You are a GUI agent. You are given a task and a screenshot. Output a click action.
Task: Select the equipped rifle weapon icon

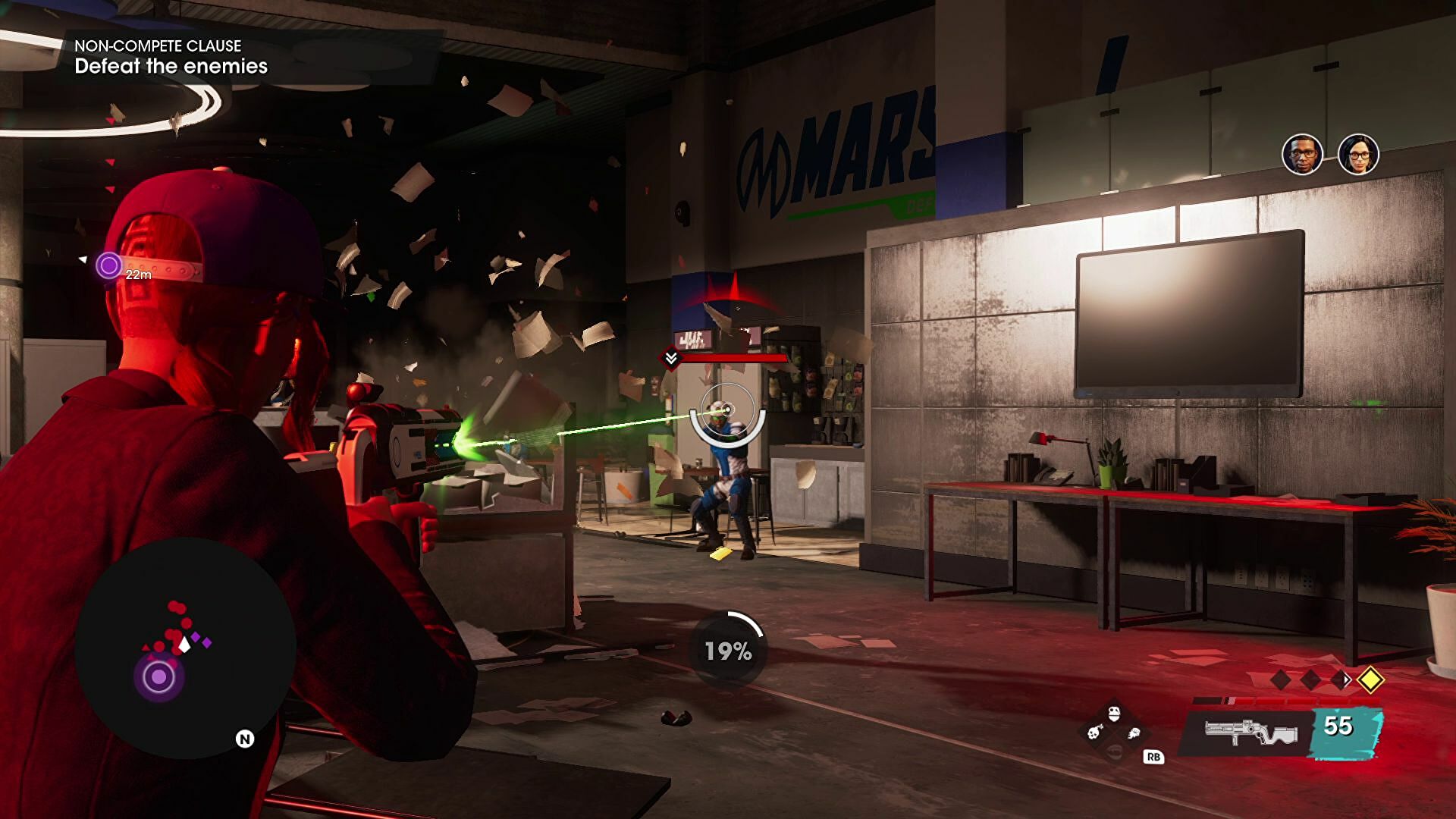(1250, 733)
